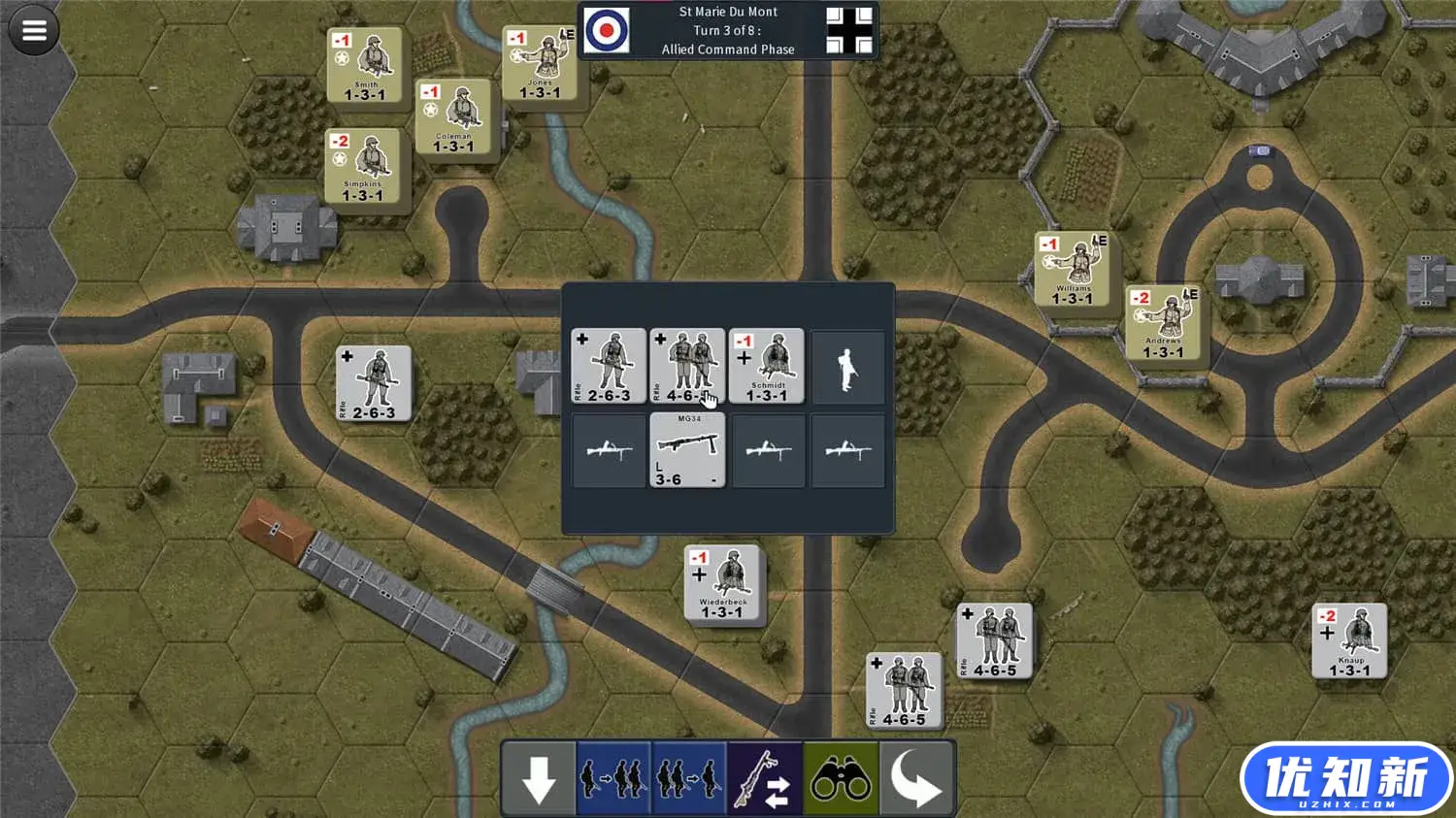Click the binoculars button

pyautogui.click(x=841, y=778)
